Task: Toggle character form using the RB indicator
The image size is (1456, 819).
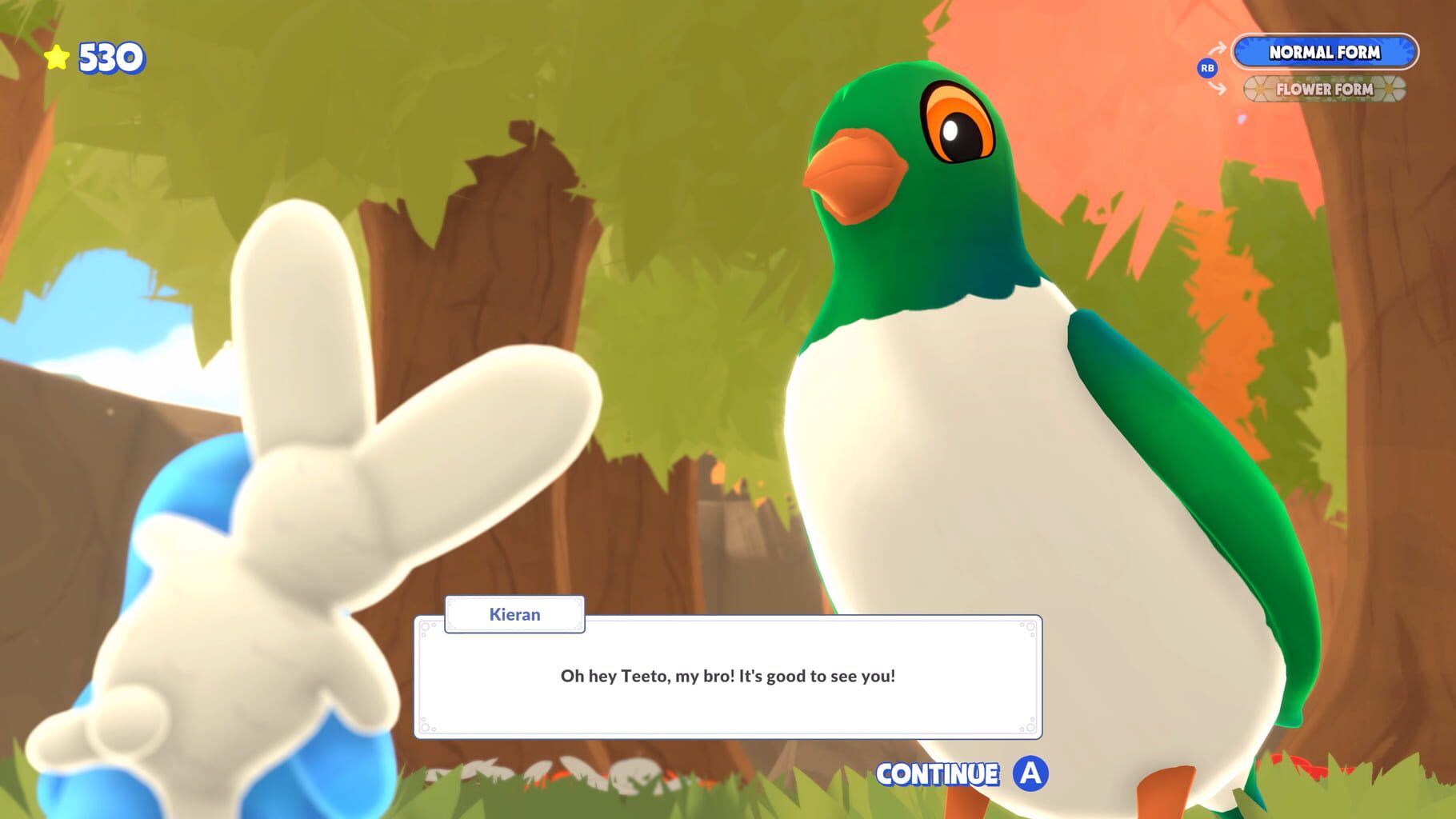Action: [1208, 69]
